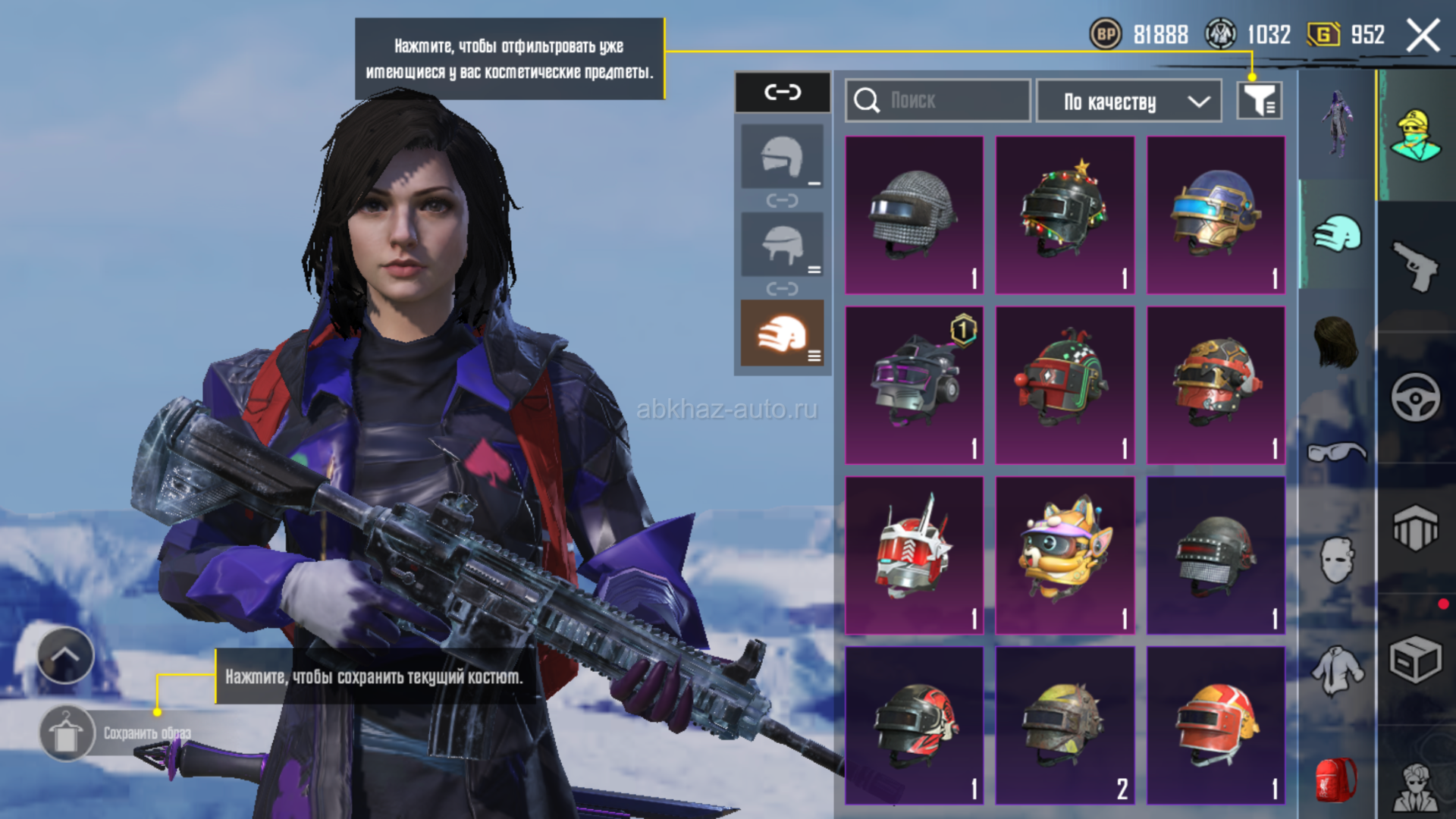Choose the orange firefighter style helmet
The height and width of the screenshot is (819, 1456).
point(1216,726)
